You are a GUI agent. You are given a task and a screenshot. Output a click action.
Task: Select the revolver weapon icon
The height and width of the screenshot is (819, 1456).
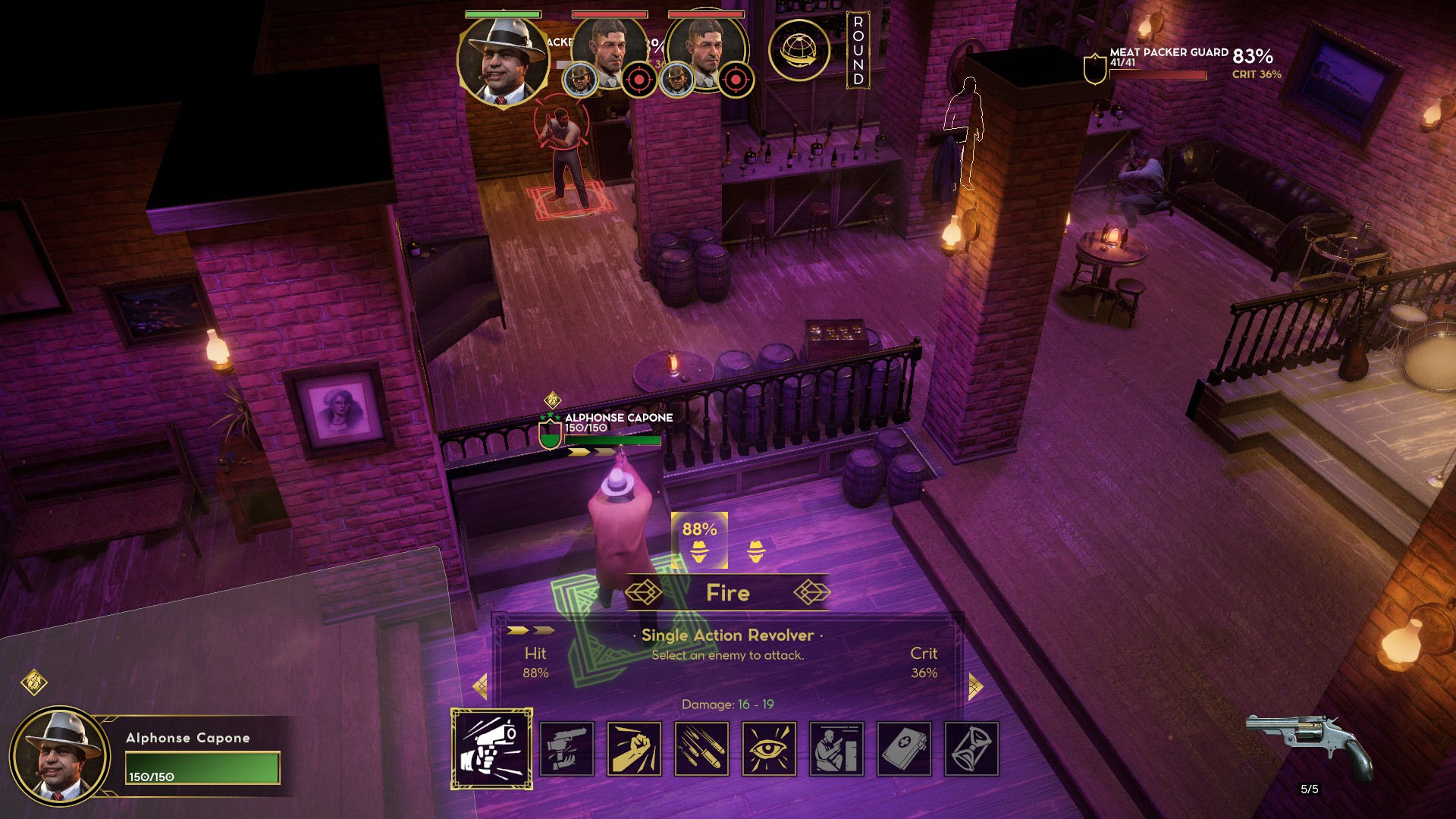pyautogui.click(x=1310, y=745)
